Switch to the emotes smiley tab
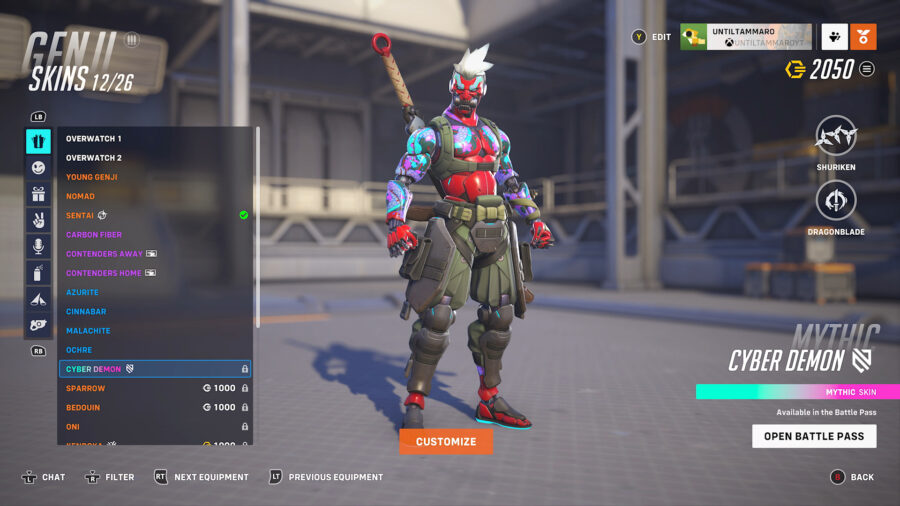The image size is (900, 506). click(38, 168)
